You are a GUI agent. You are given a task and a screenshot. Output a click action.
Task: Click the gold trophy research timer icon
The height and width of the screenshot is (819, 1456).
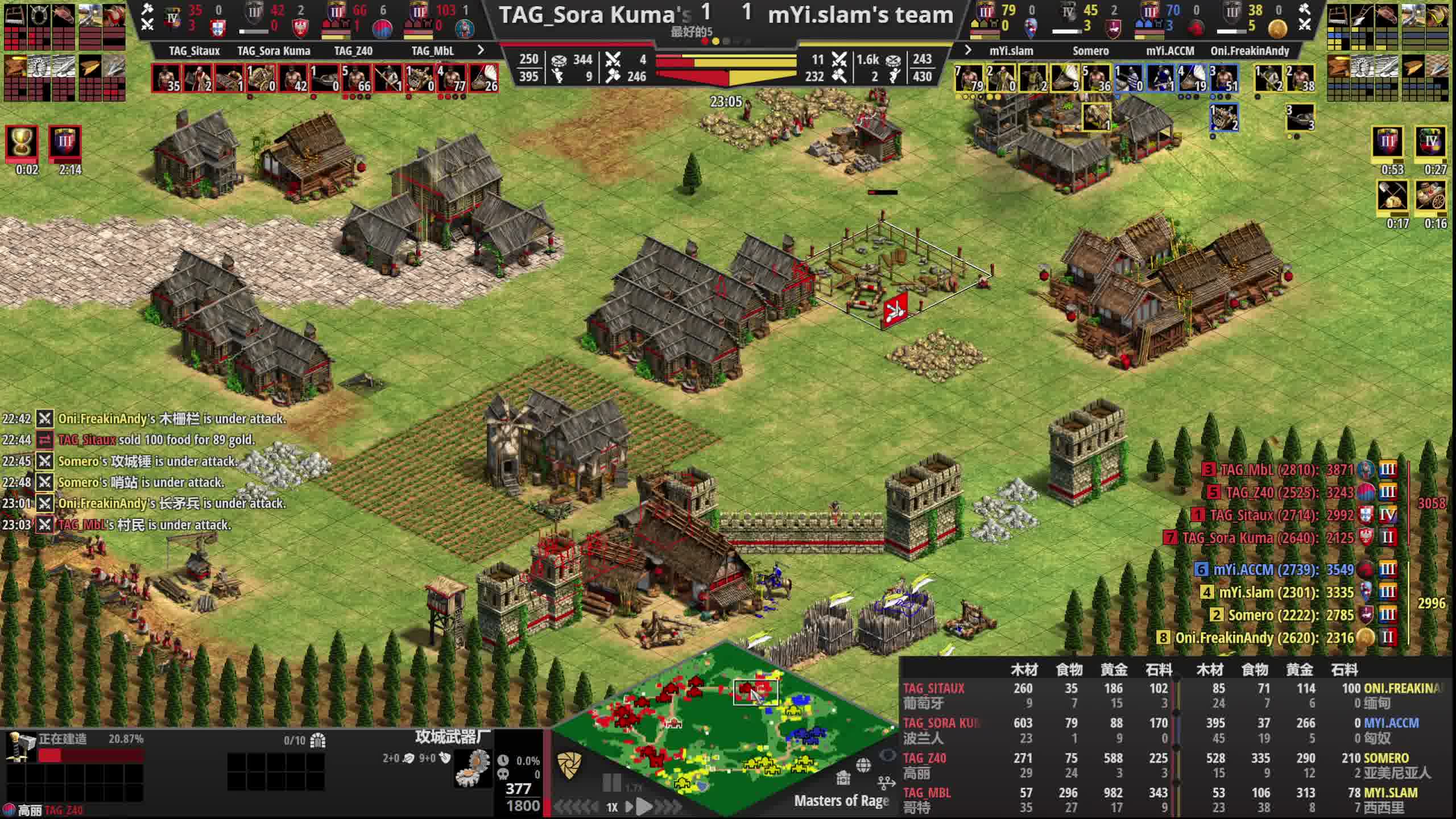22,142
